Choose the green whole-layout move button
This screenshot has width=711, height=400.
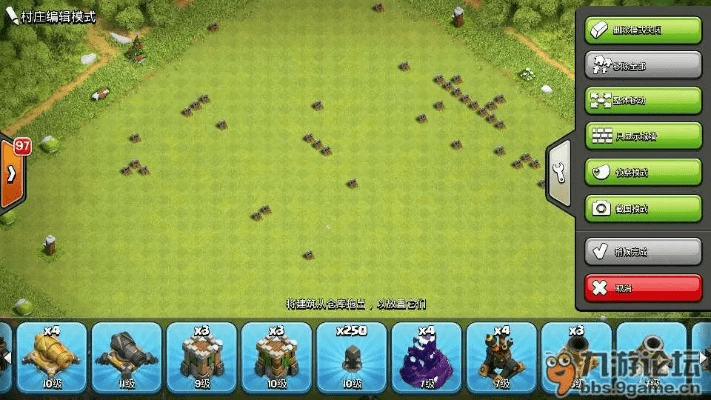tap(643, 100)
